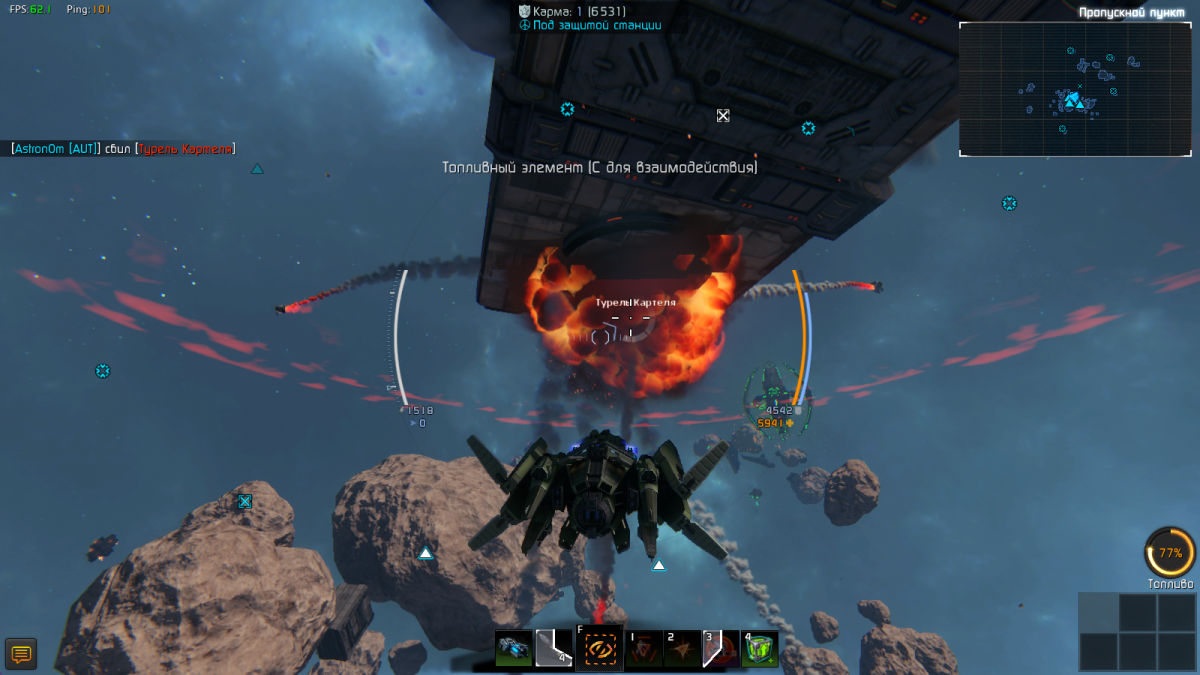
Task: Select the missile slot
Action: 553,648
